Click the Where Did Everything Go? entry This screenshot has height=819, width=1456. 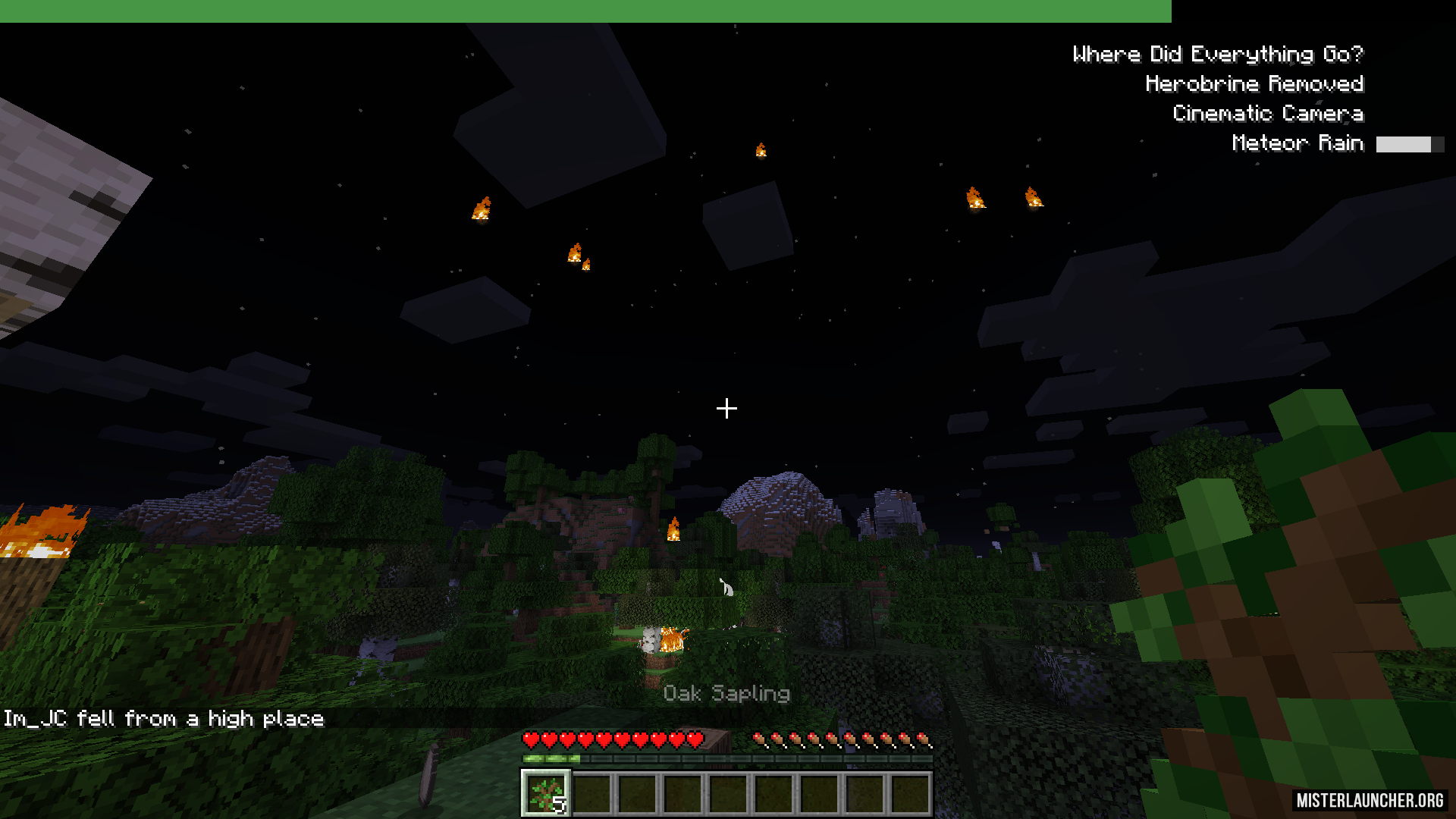pos(1217,55)
